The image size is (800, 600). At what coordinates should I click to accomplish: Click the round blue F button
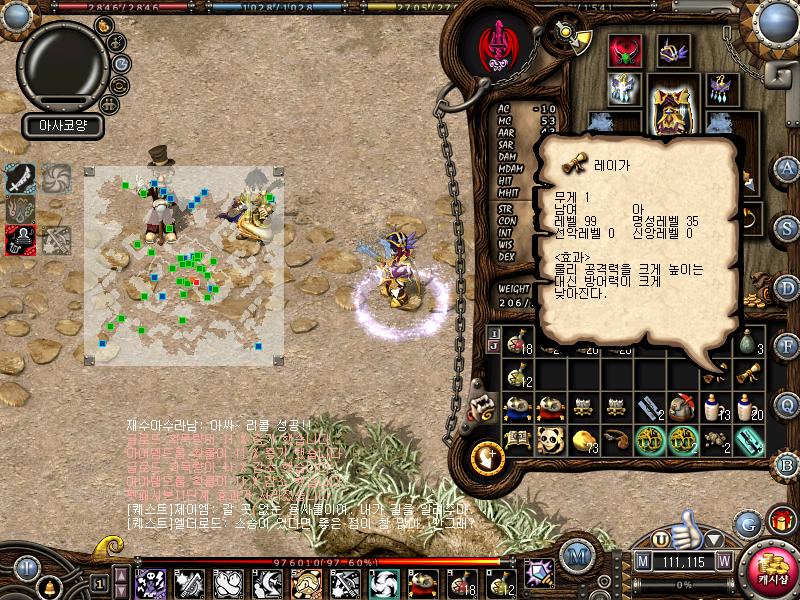[788, 346]
